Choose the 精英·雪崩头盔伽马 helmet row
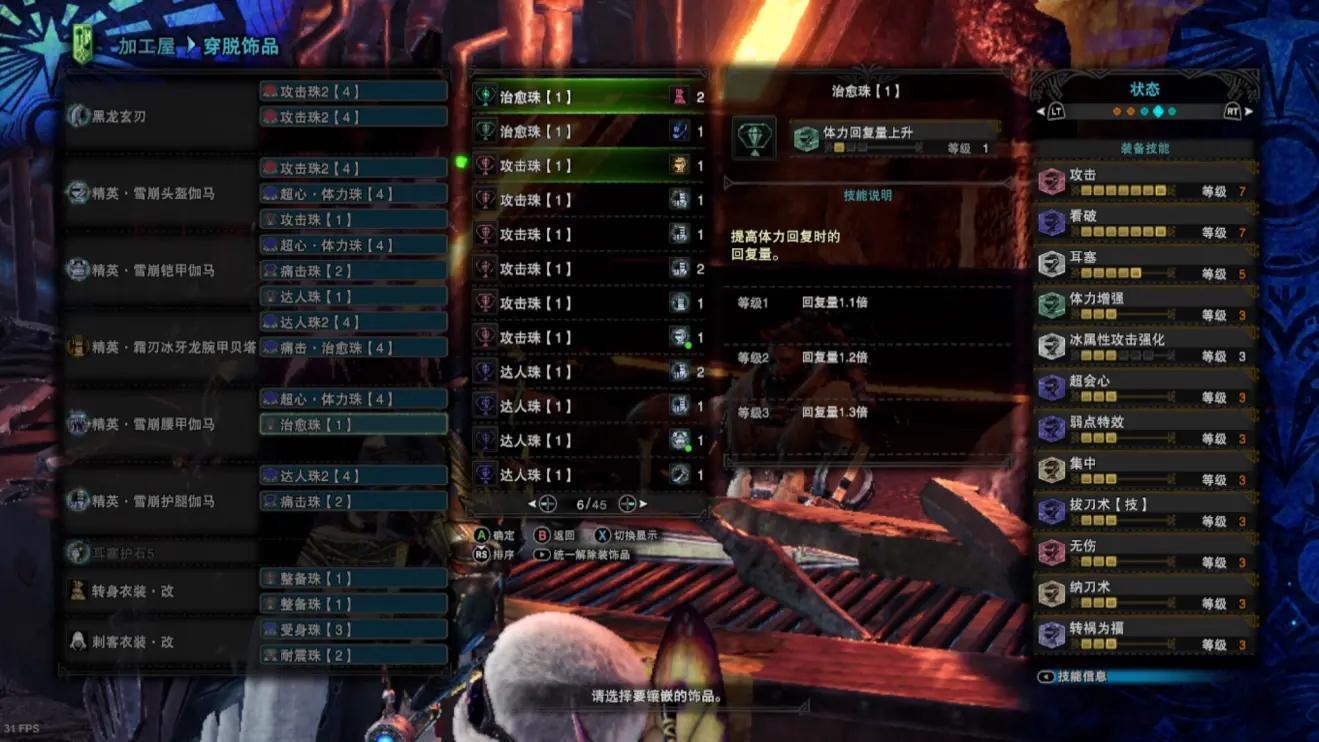This screenshot has width=1319, height=742. (x=160, y=193)
